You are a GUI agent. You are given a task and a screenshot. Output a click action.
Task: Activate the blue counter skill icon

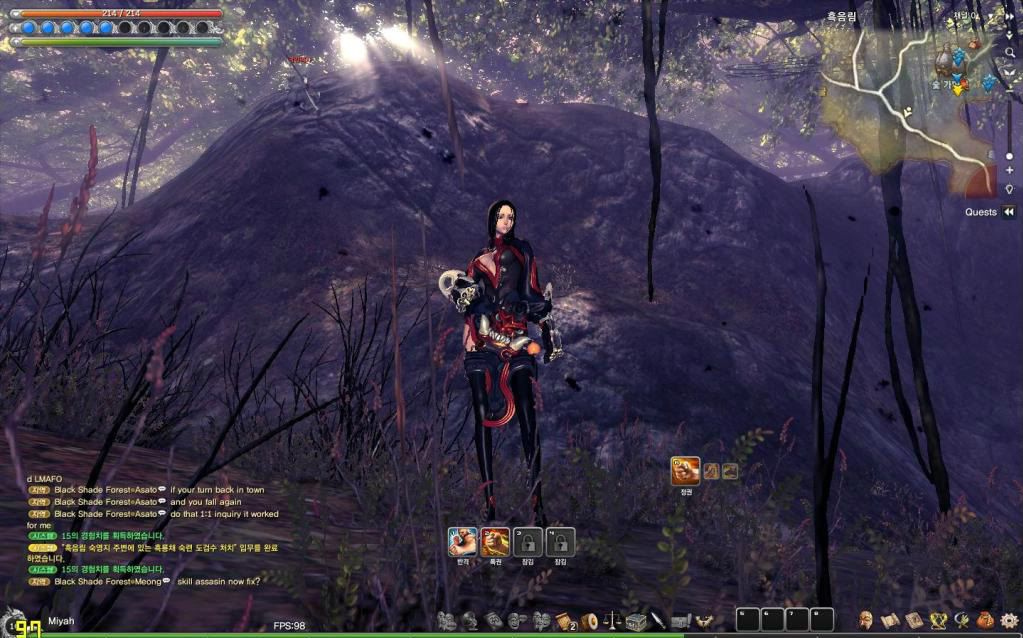462,541
